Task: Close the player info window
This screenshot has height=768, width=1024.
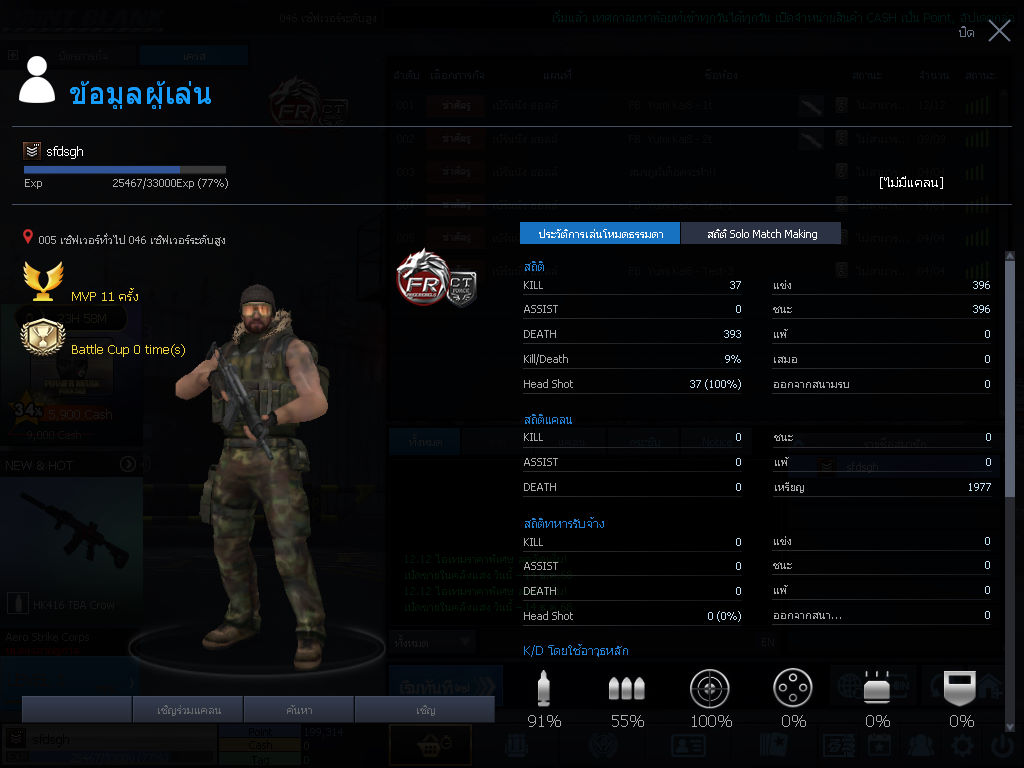Action: click(x=999, y=31)
